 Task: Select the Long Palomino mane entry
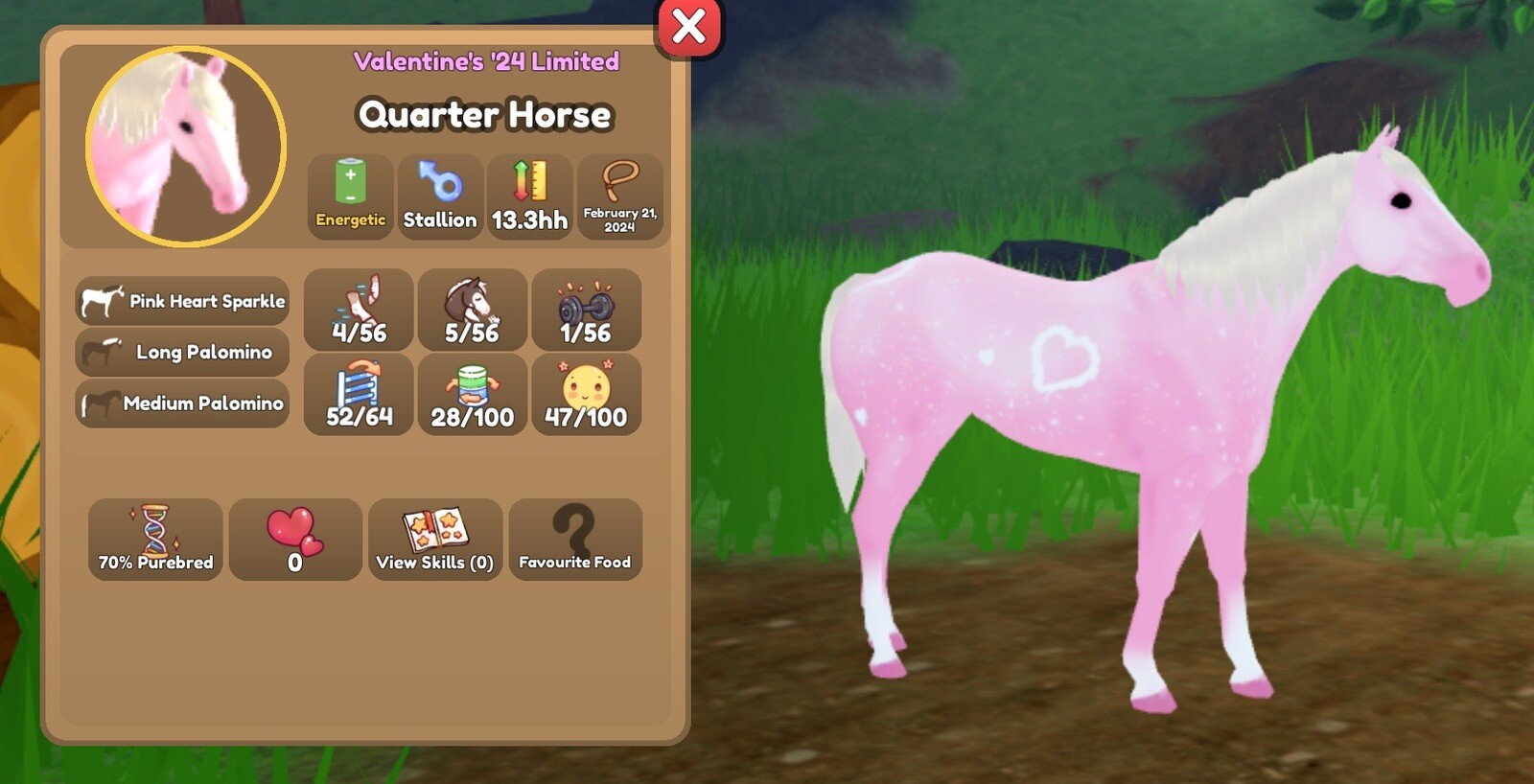point(182,352)
